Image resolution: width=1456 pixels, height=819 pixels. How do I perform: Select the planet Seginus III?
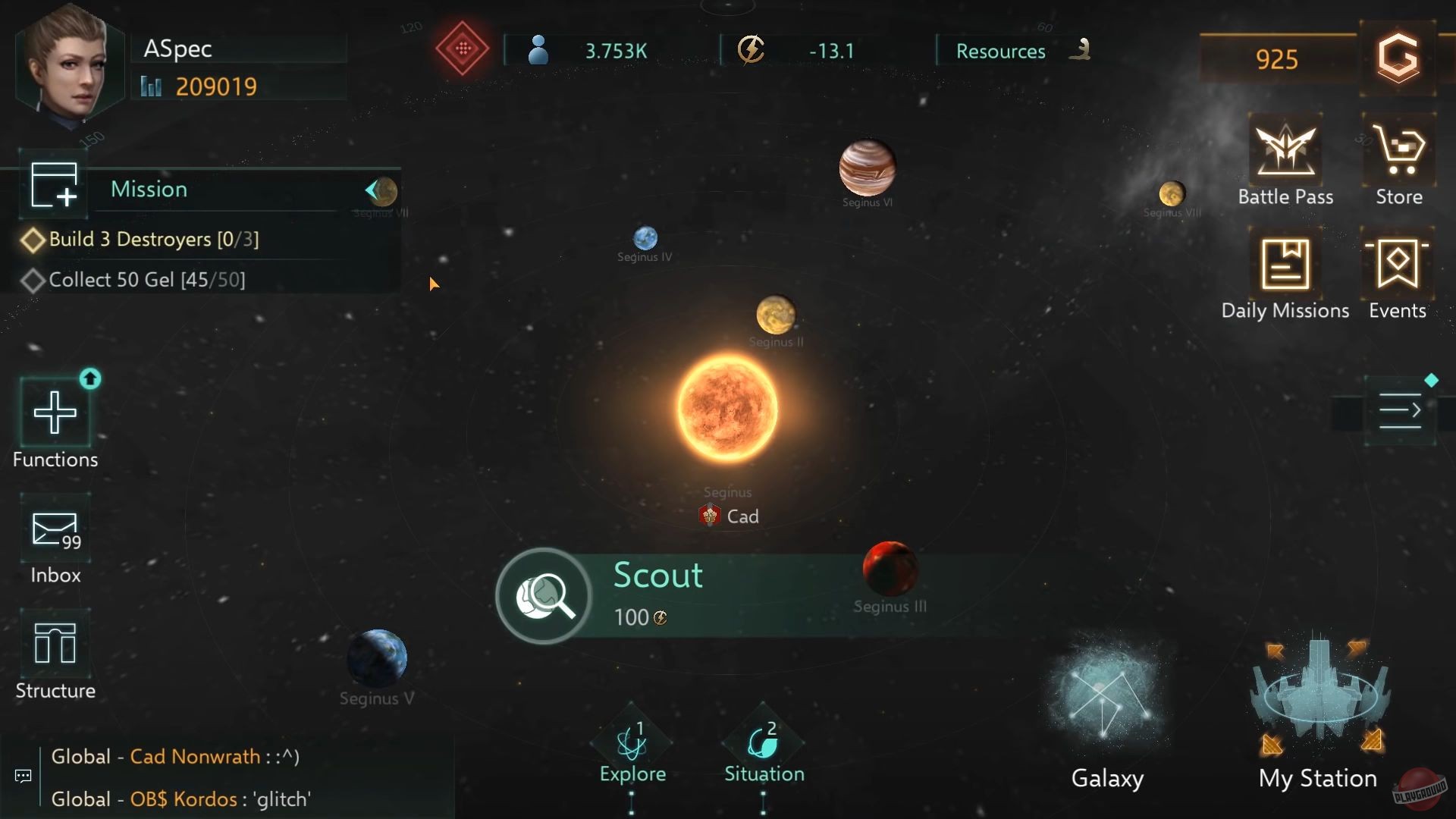click(889, 569)
